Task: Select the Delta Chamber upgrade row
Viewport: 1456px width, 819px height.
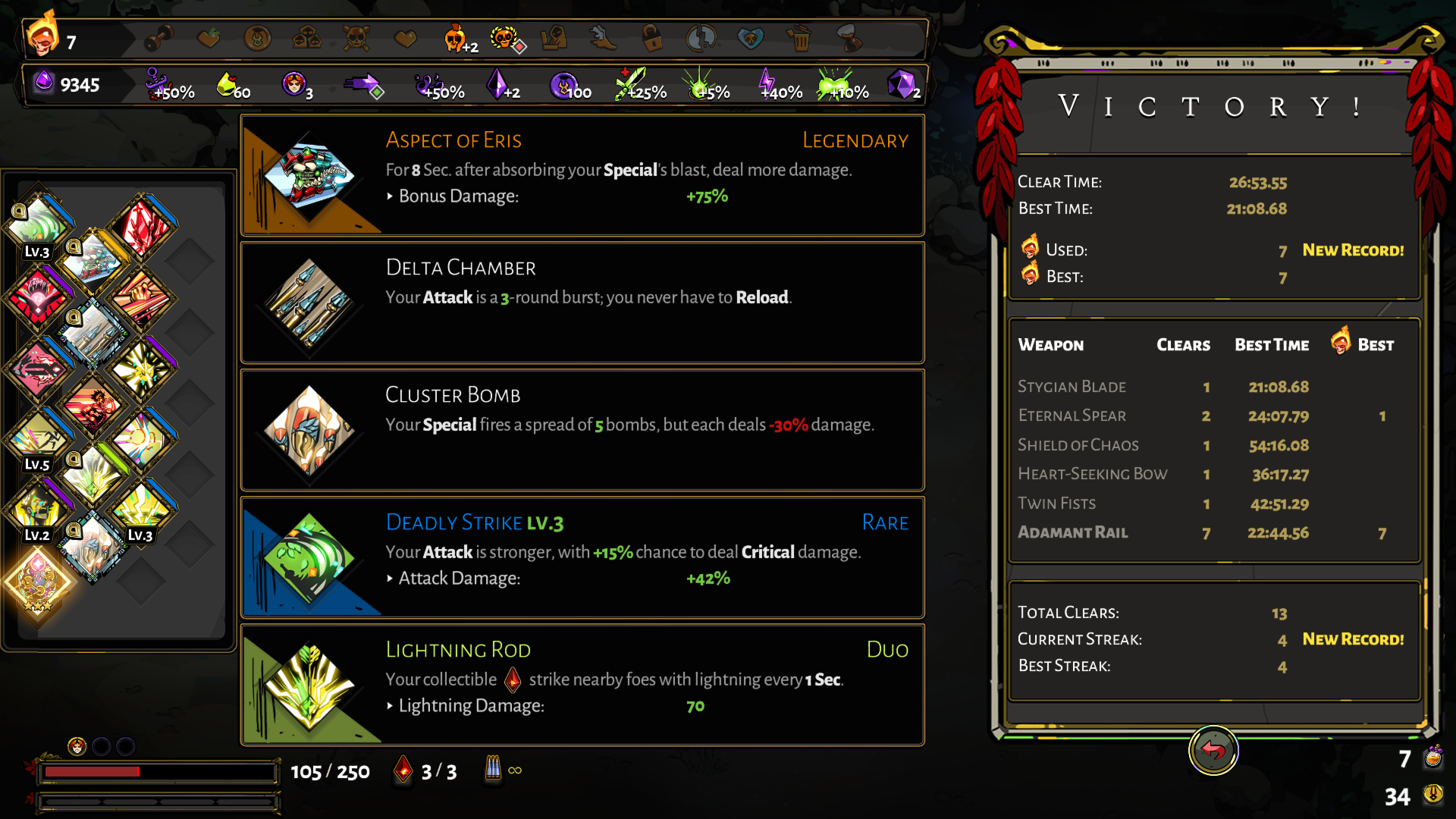Action: point(582,303)
